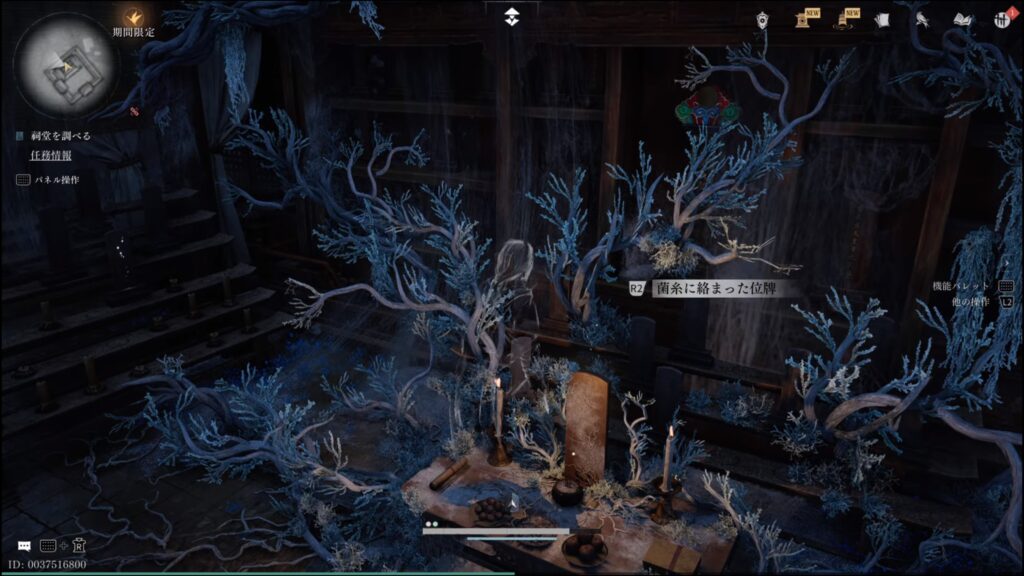Expand the chevron indicator at top center
Image resolution: width=1024 pixels, height=576 pixels.
point(512,16)
